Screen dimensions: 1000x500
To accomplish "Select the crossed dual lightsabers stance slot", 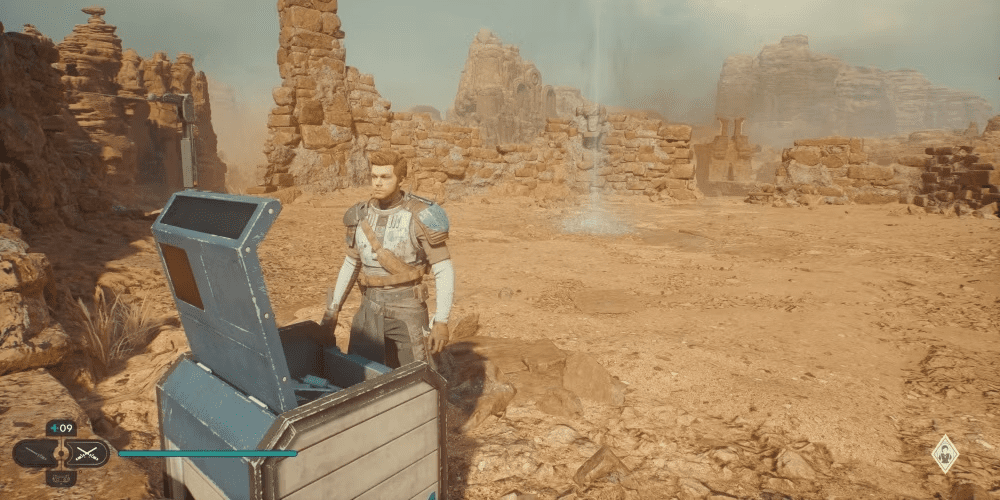I will (x=87, y=453).
